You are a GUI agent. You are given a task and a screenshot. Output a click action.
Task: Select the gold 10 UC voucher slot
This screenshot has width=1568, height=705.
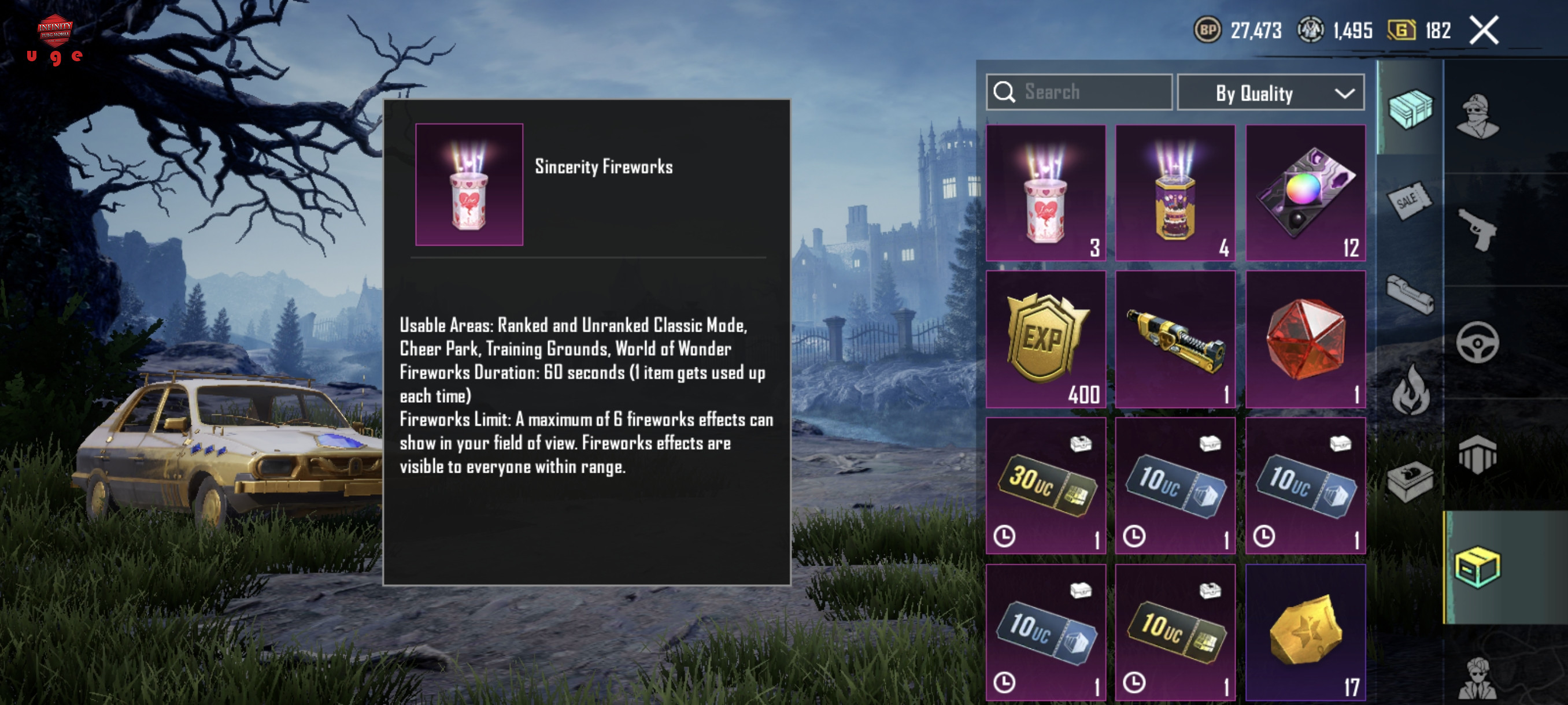pos(1175,632)
